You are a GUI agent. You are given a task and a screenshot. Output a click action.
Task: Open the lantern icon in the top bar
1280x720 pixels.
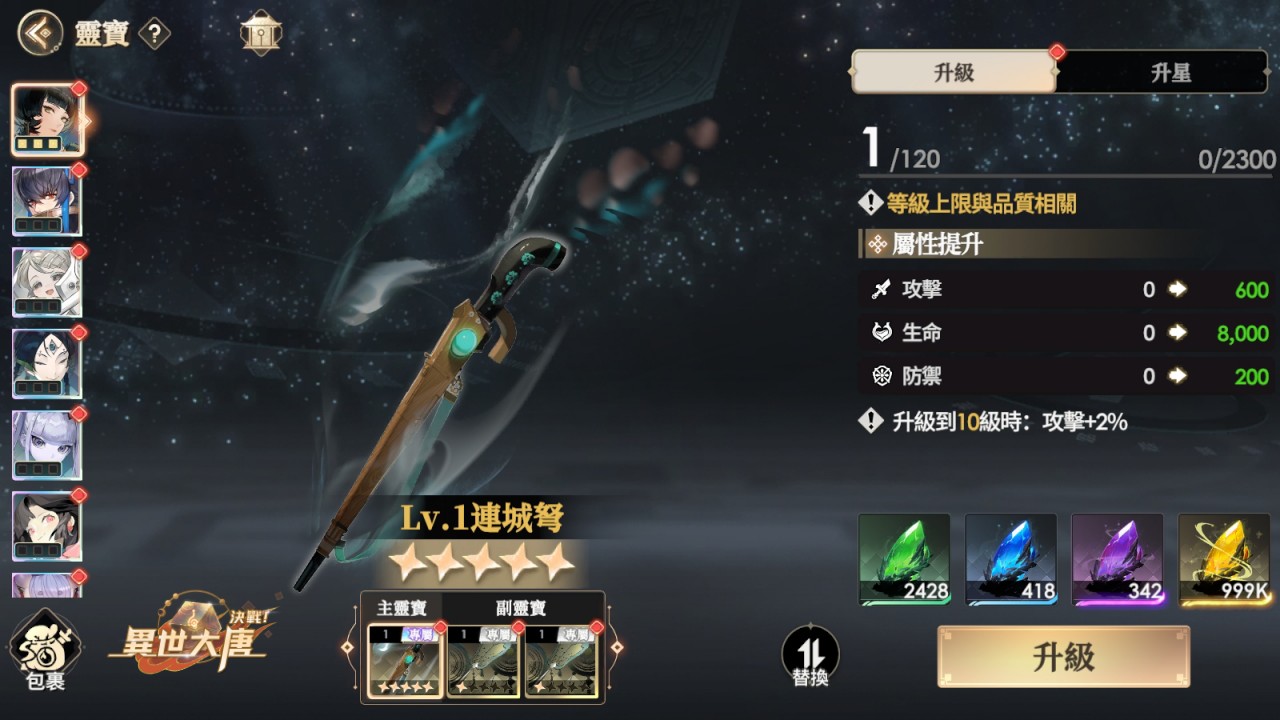point(261,33)
